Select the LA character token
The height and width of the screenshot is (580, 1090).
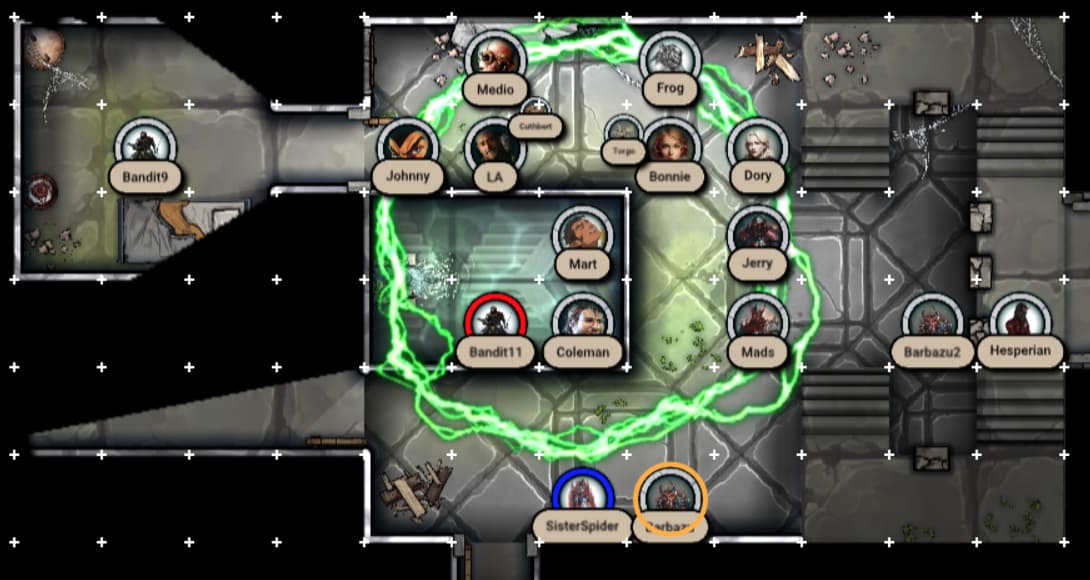point(495,147)
